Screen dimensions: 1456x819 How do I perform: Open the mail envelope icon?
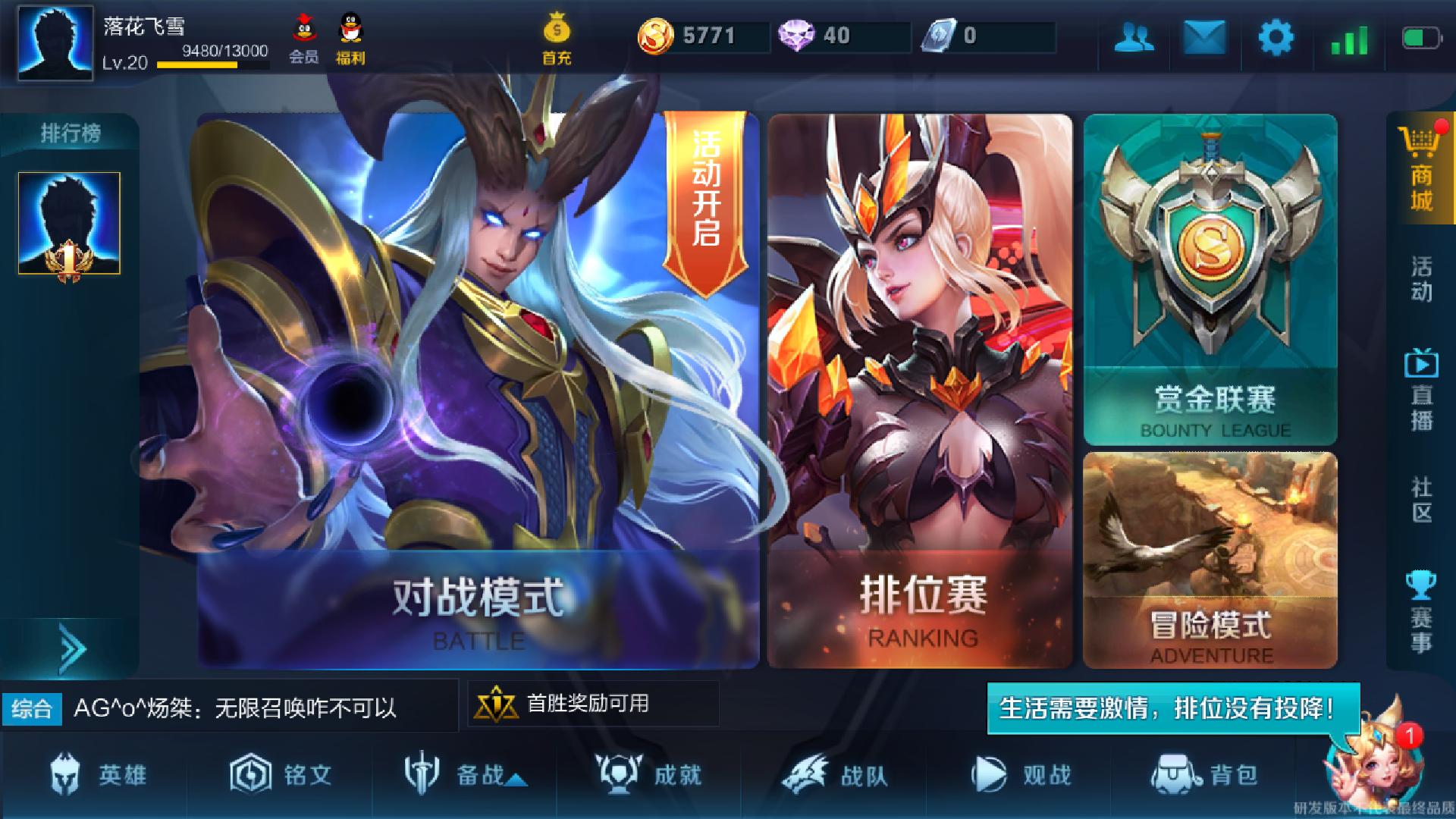(1204, 38)
